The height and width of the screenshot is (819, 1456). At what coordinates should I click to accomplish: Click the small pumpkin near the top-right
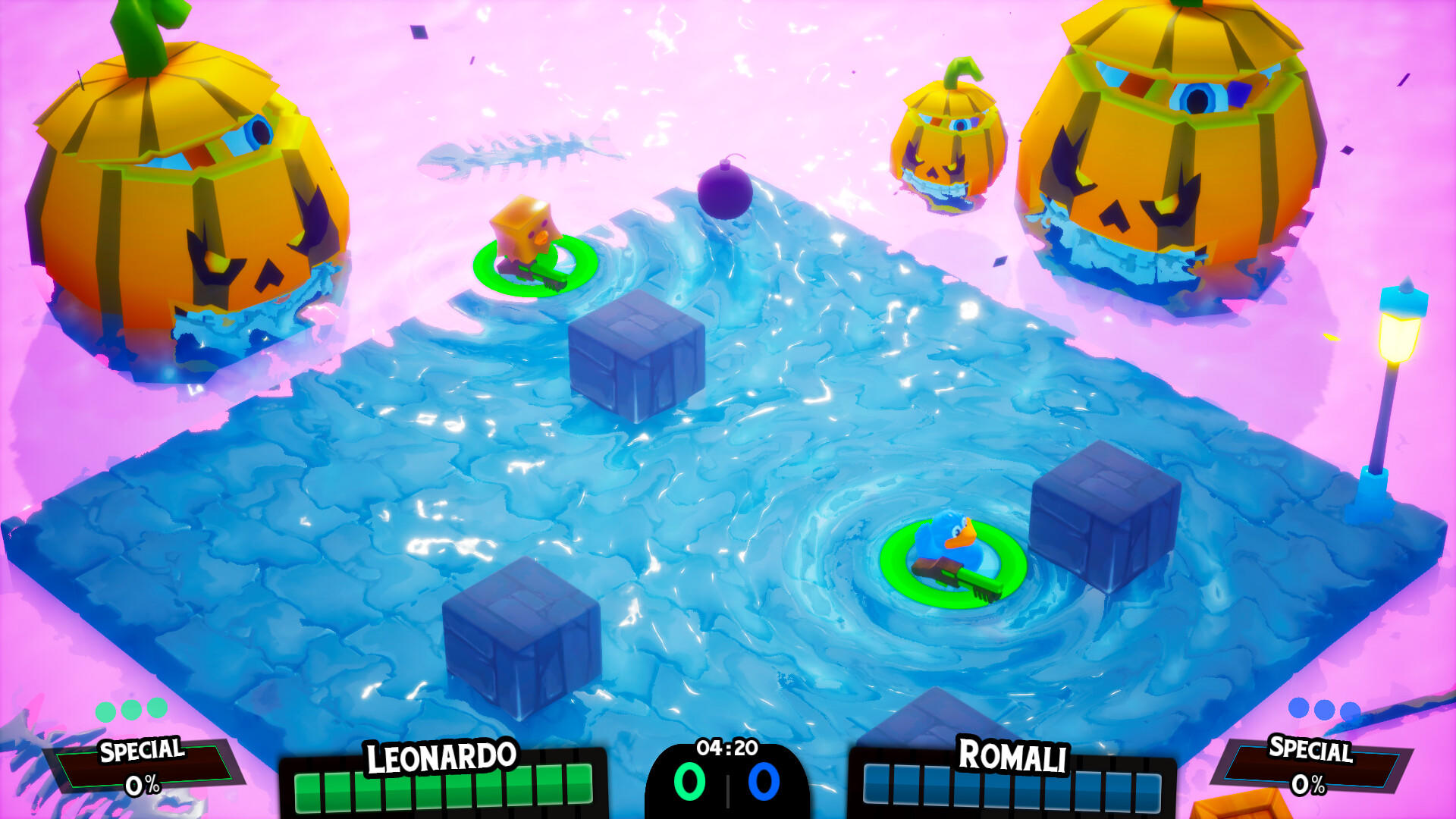[952, 136]
